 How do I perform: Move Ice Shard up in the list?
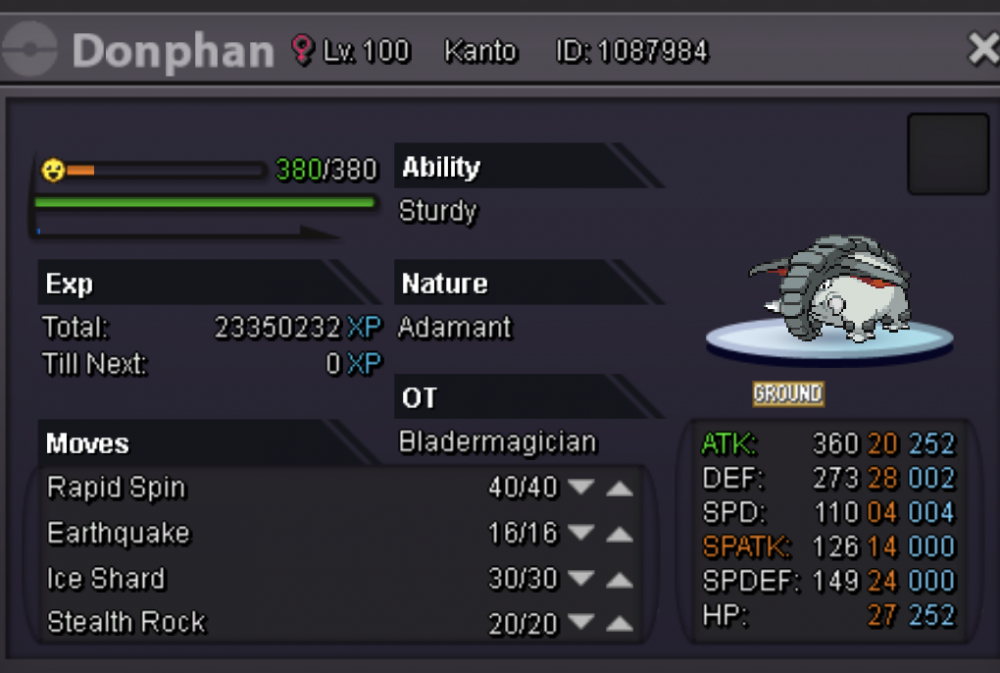coord(620,579)
